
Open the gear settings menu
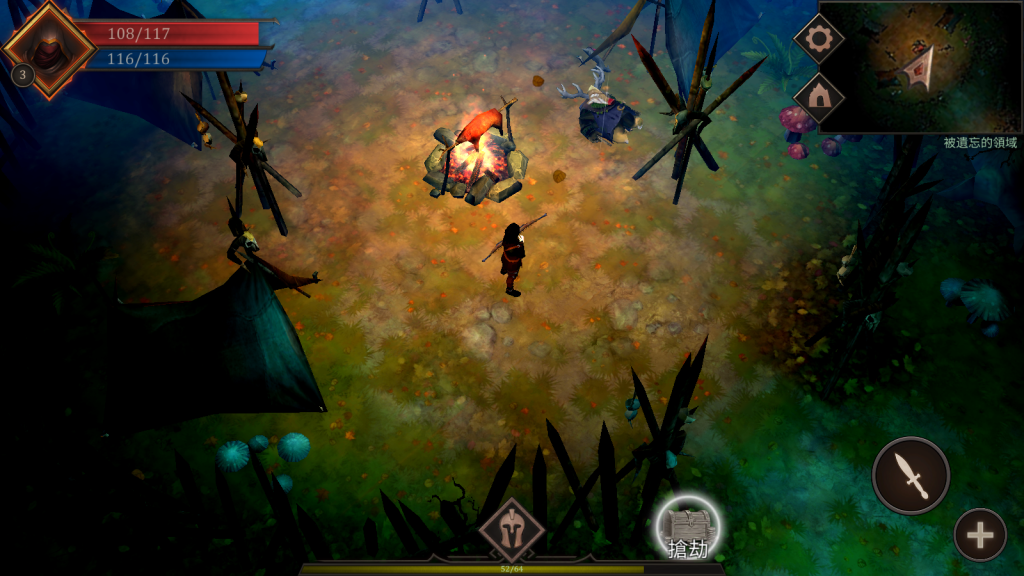pyautogui.click(x=819, y=39)
